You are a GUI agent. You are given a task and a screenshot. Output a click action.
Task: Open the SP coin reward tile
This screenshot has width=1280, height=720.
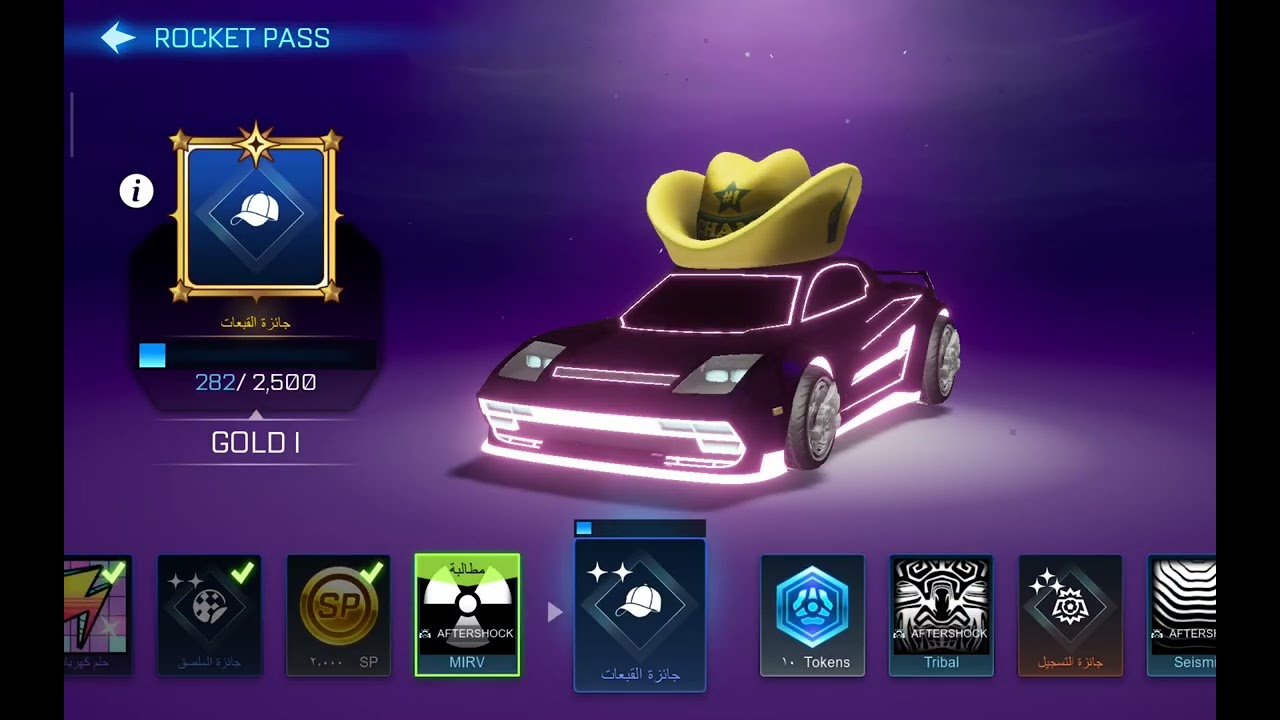tap(338, 614)
